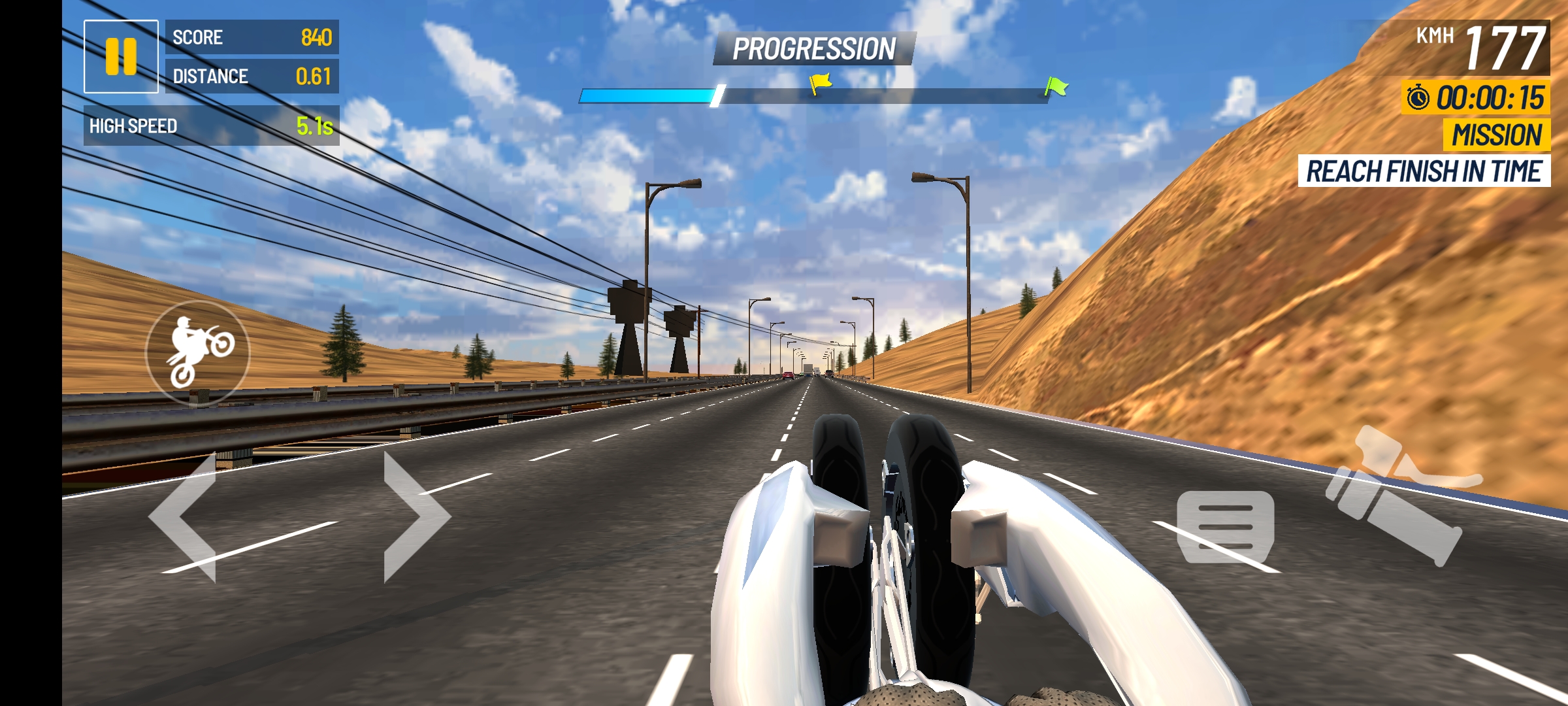Hit the brake pedal button
This screenshot has height=706, width=1568.
[1225, 527]
